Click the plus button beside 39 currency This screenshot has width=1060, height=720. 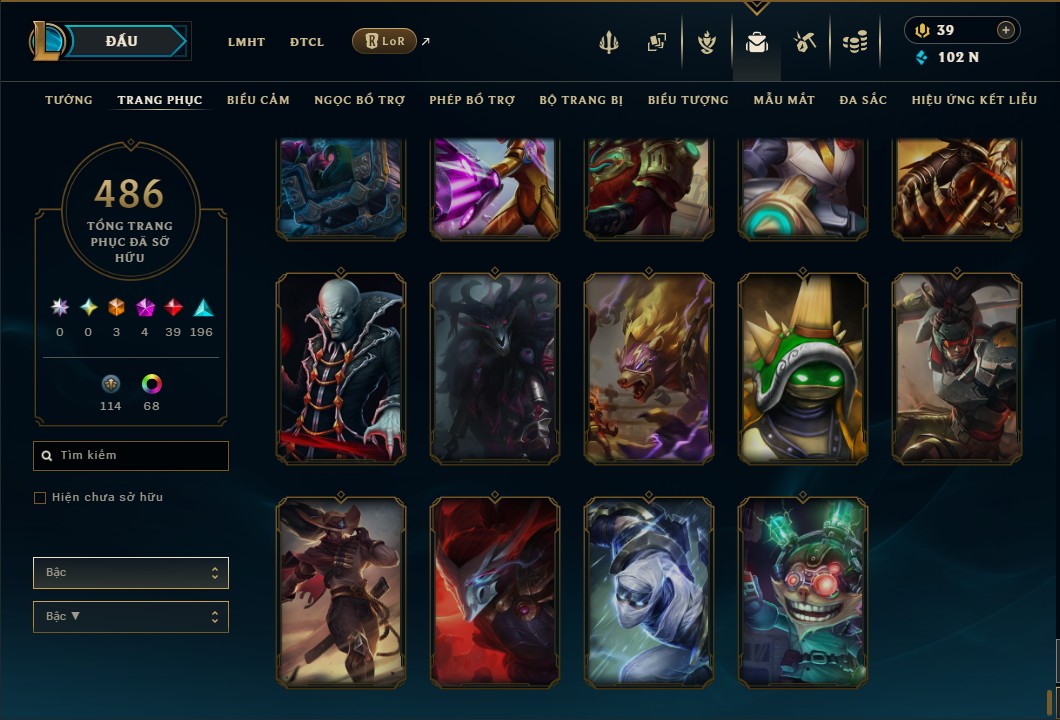1005,30
